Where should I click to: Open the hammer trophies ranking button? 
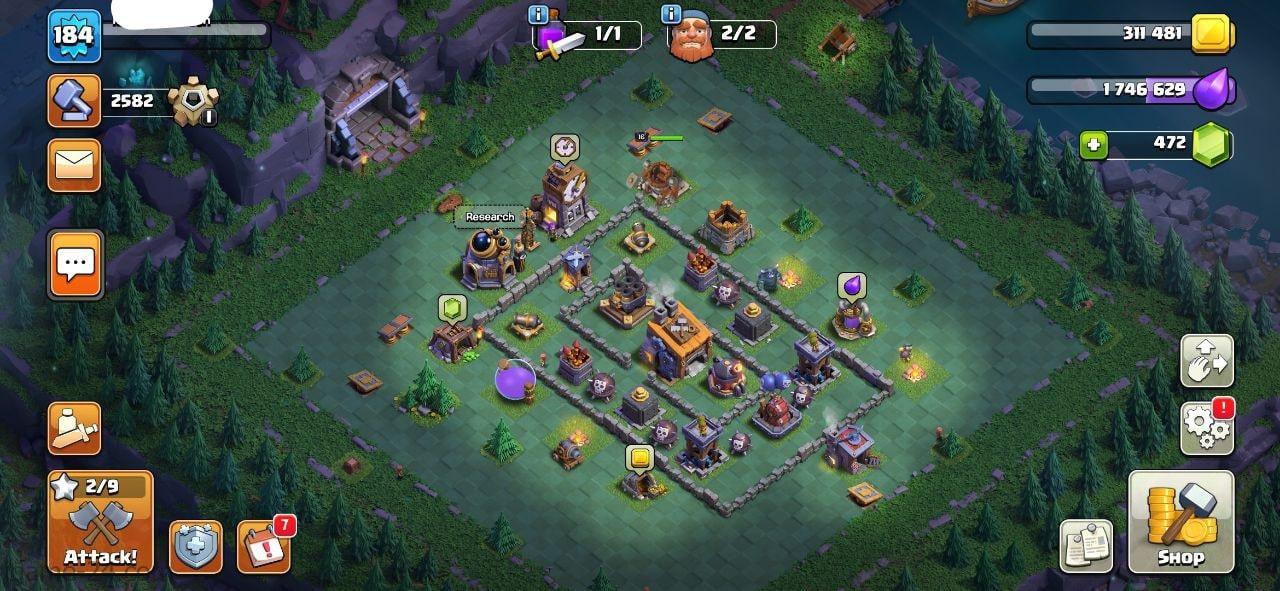75,100
